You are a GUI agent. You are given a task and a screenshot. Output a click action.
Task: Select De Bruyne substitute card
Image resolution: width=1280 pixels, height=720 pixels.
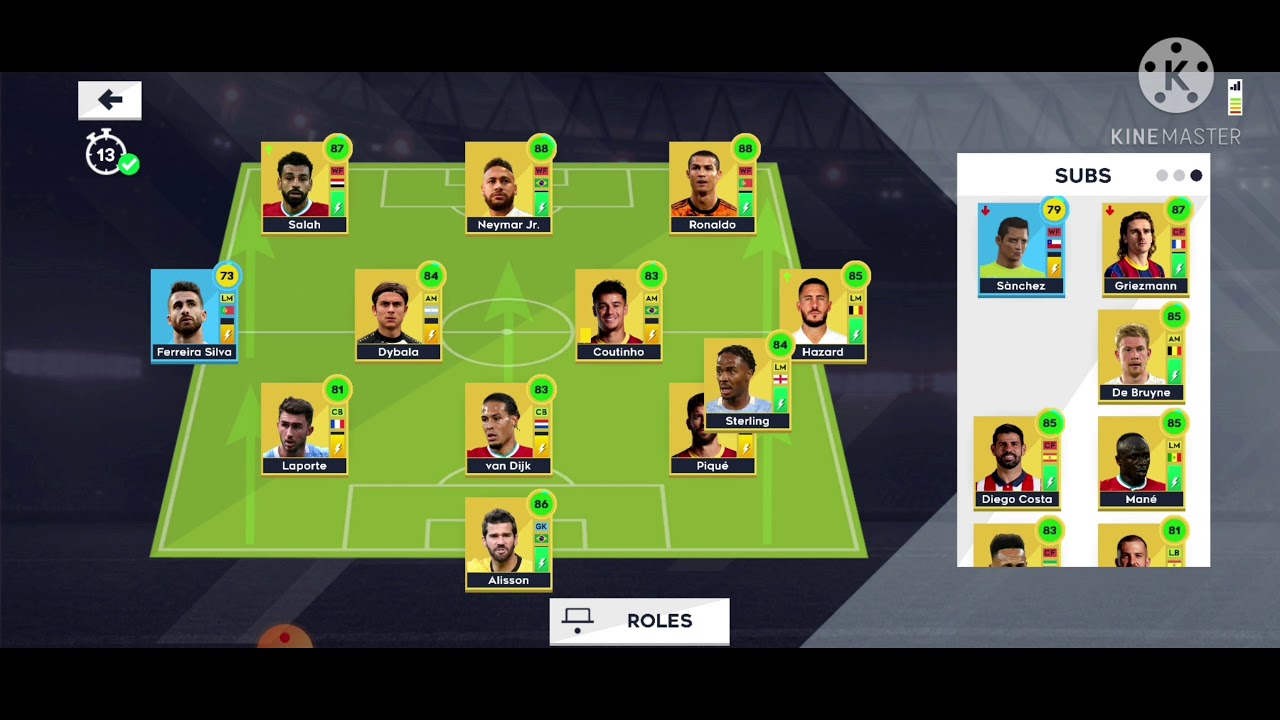pyautogui.click(x=1141, y=356)
